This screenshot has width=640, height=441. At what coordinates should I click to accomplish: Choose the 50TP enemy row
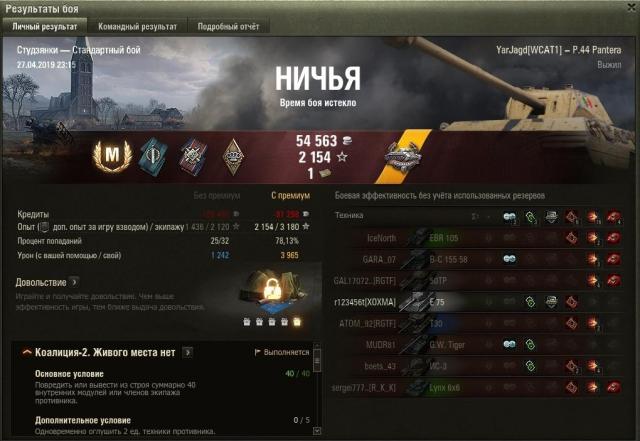tap(480, 279)
